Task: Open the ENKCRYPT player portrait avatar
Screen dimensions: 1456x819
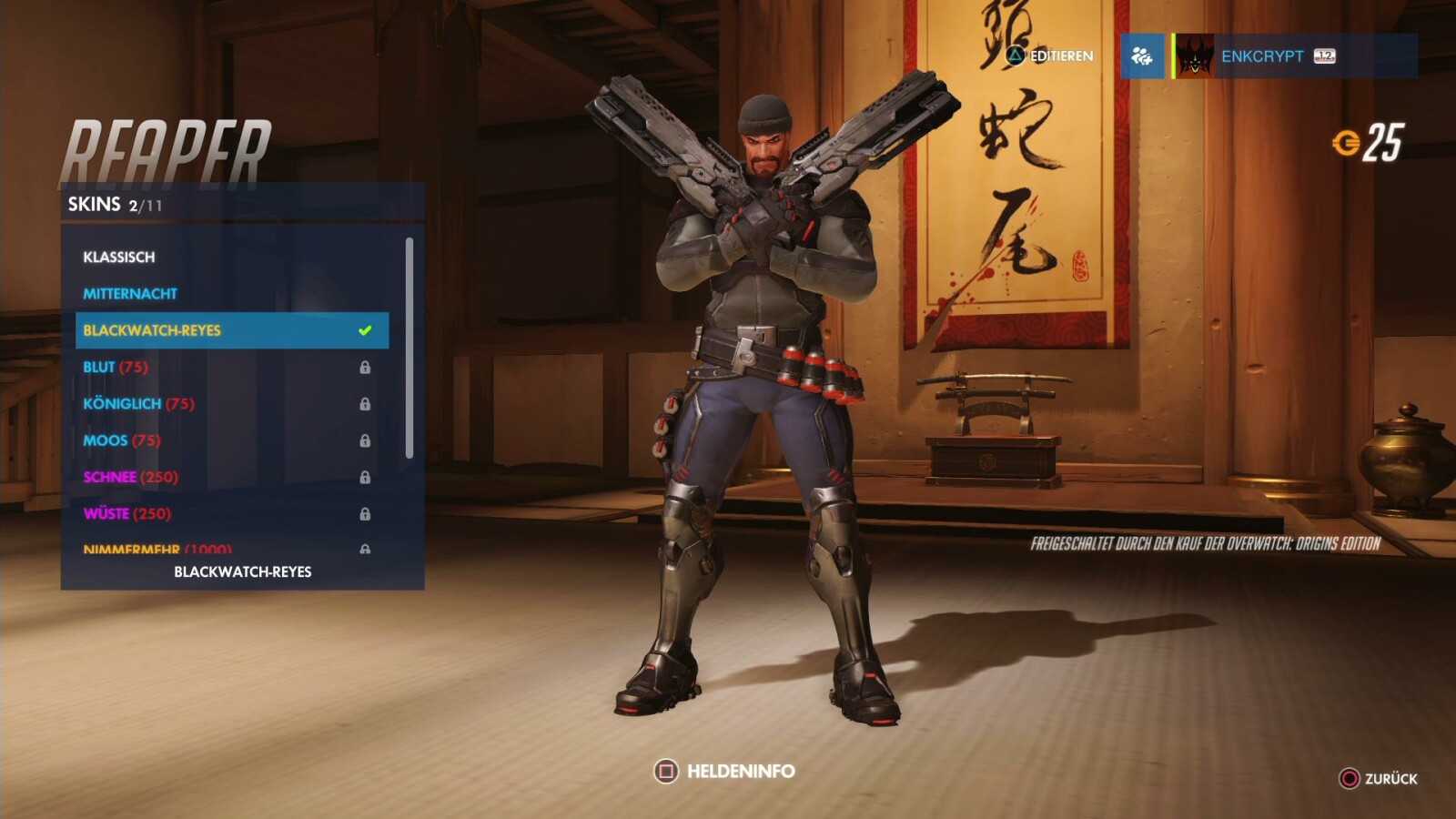Action: (x=1195, y=56)
